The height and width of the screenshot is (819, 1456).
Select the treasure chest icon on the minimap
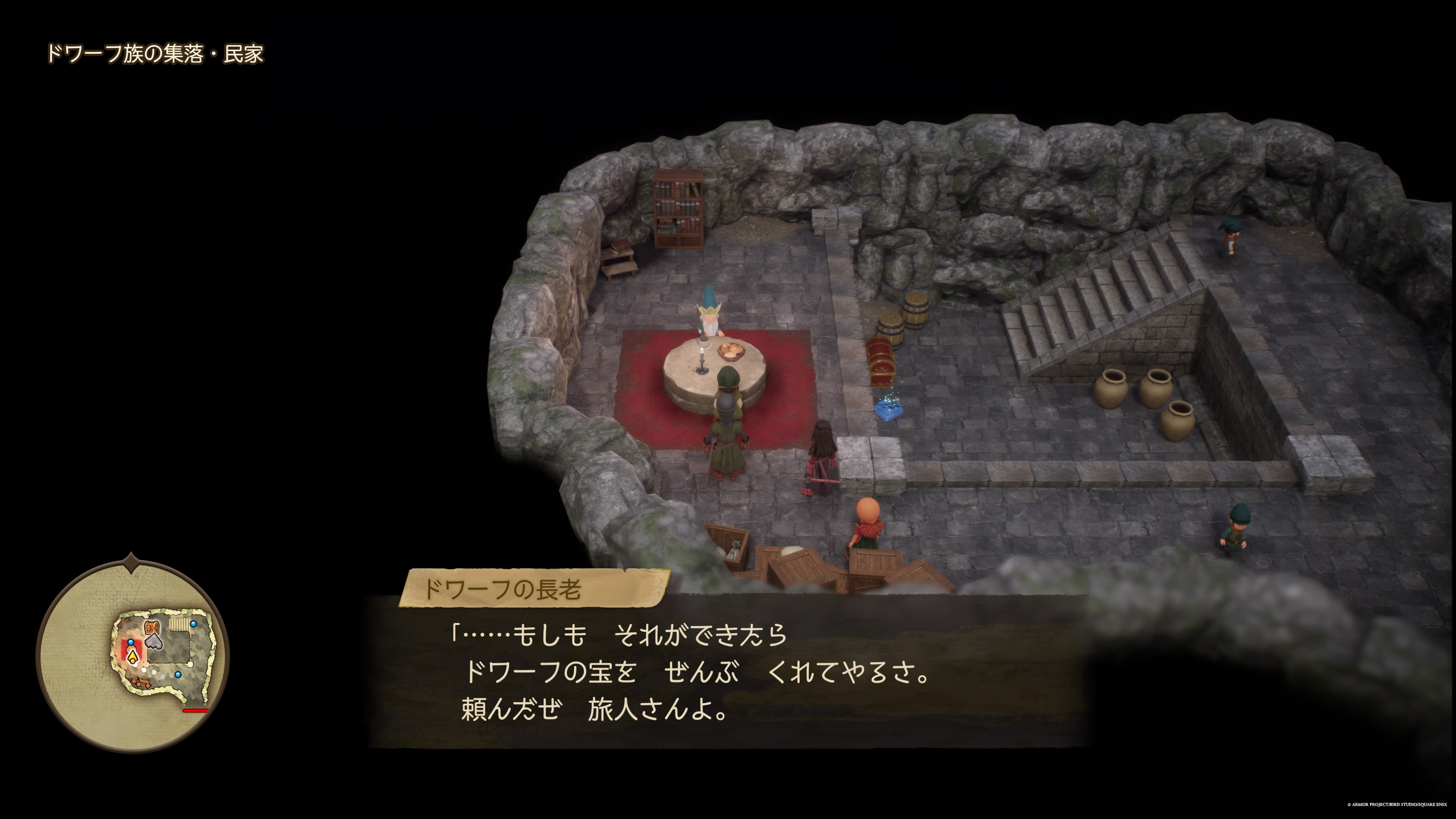(x=152, y=628)
